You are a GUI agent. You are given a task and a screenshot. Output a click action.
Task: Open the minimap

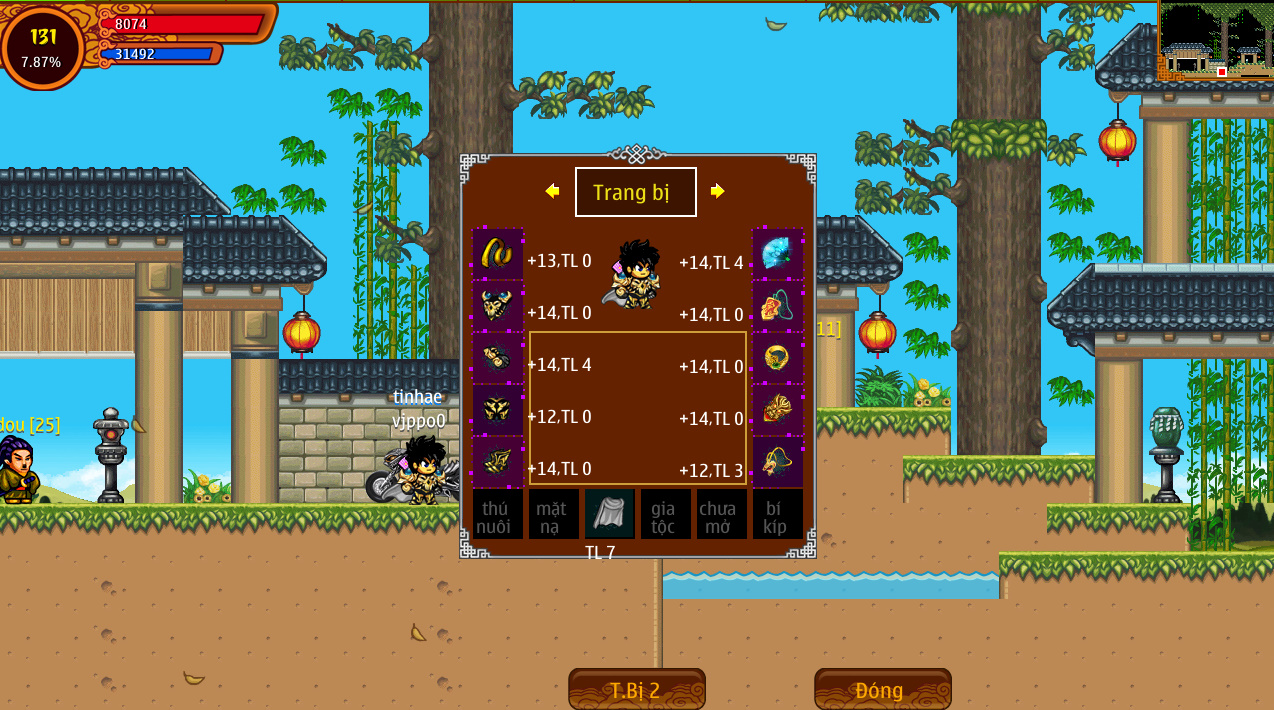coord(1215,41)
